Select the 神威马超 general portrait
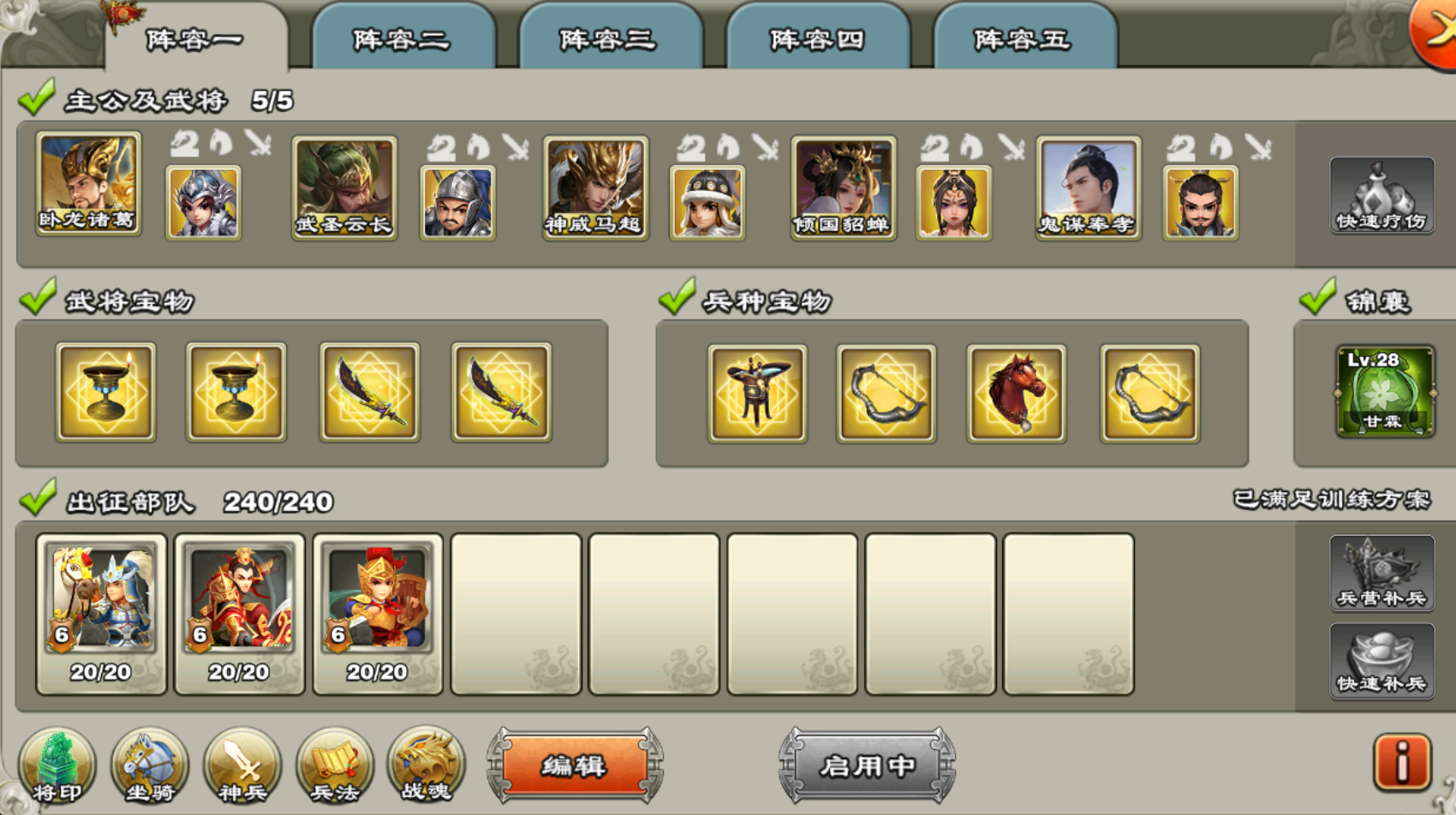 595,187
